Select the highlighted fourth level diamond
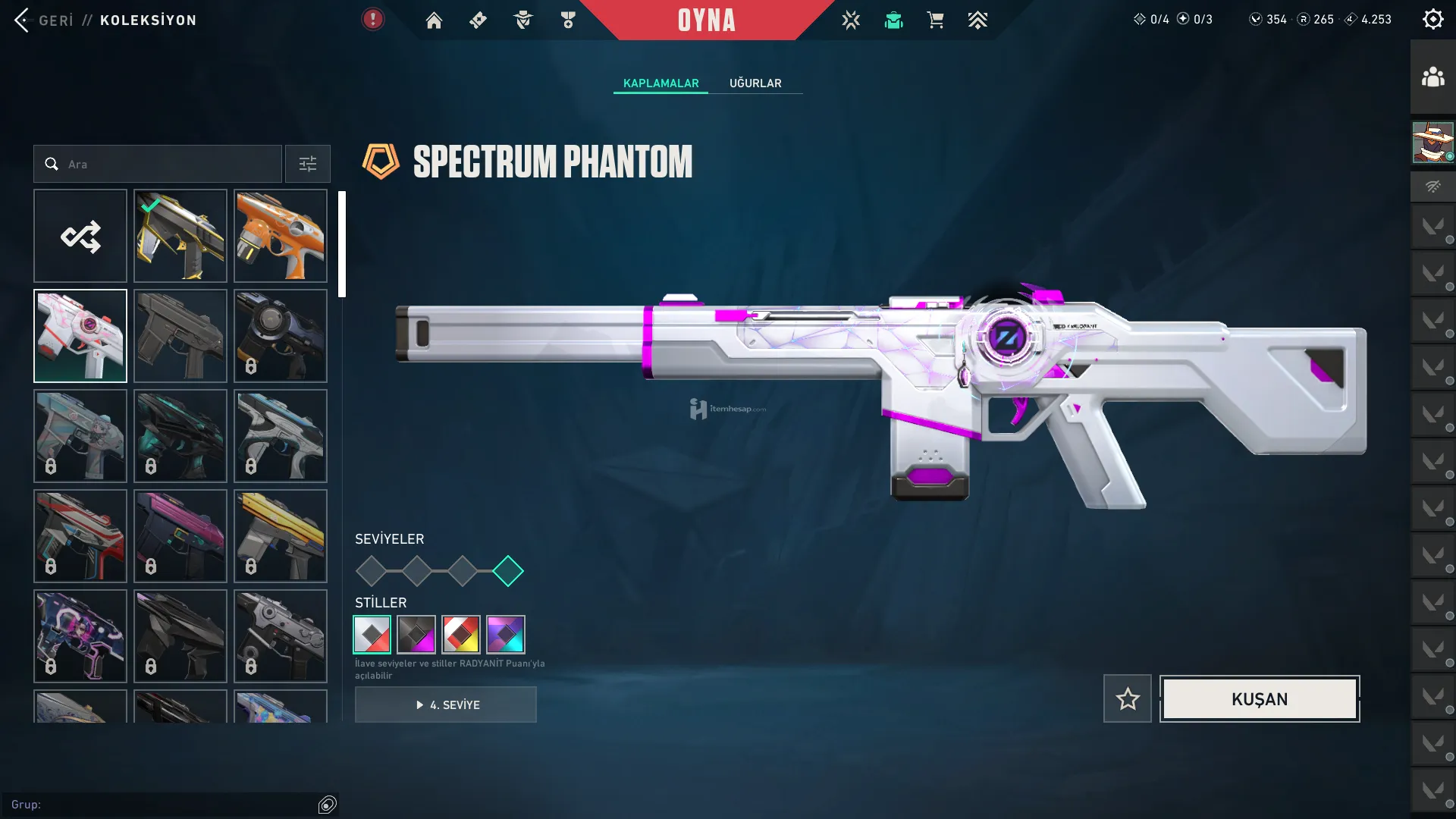 pos(508,571)
